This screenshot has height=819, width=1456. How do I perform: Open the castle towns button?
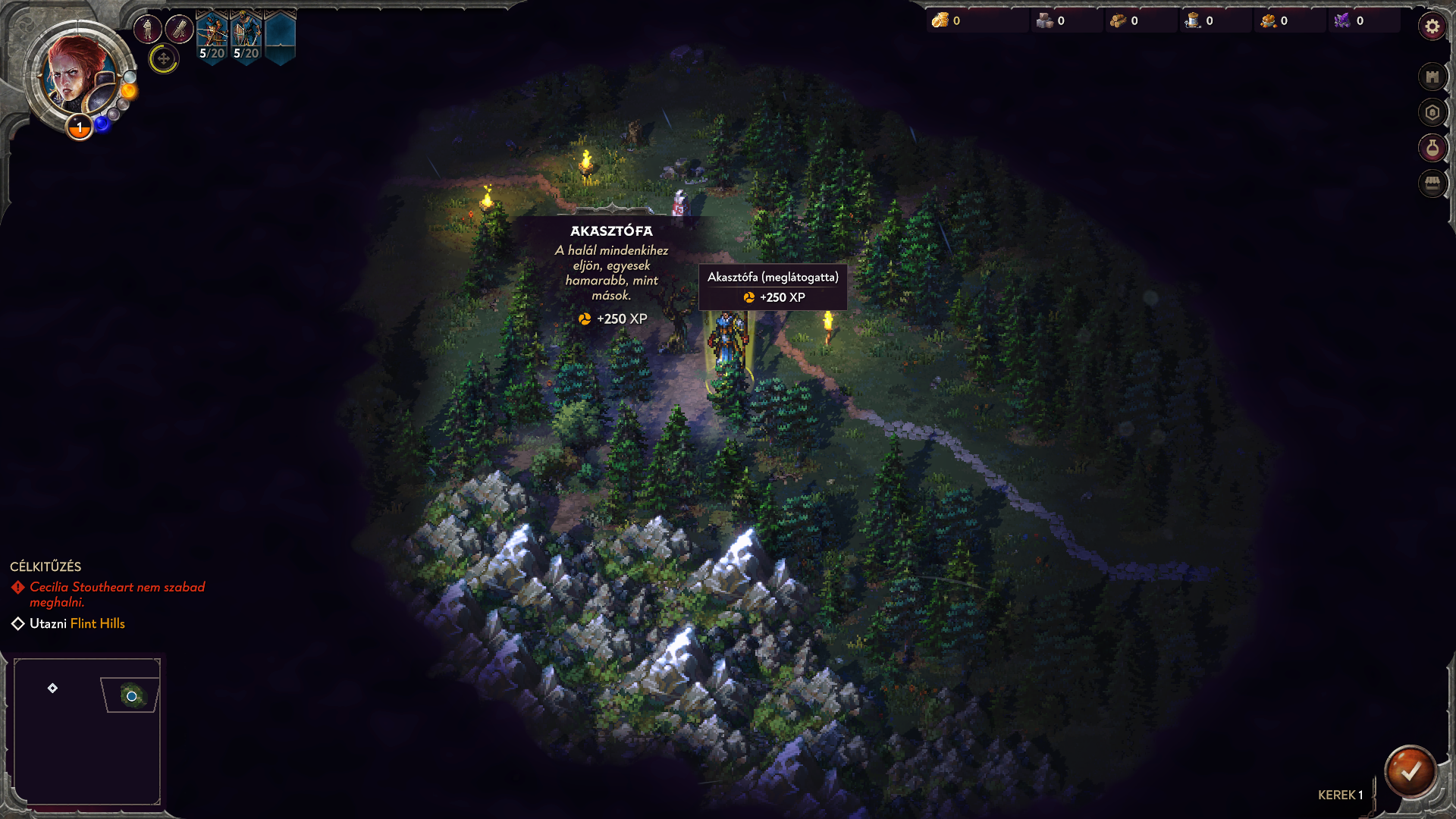click(1432, 77)
